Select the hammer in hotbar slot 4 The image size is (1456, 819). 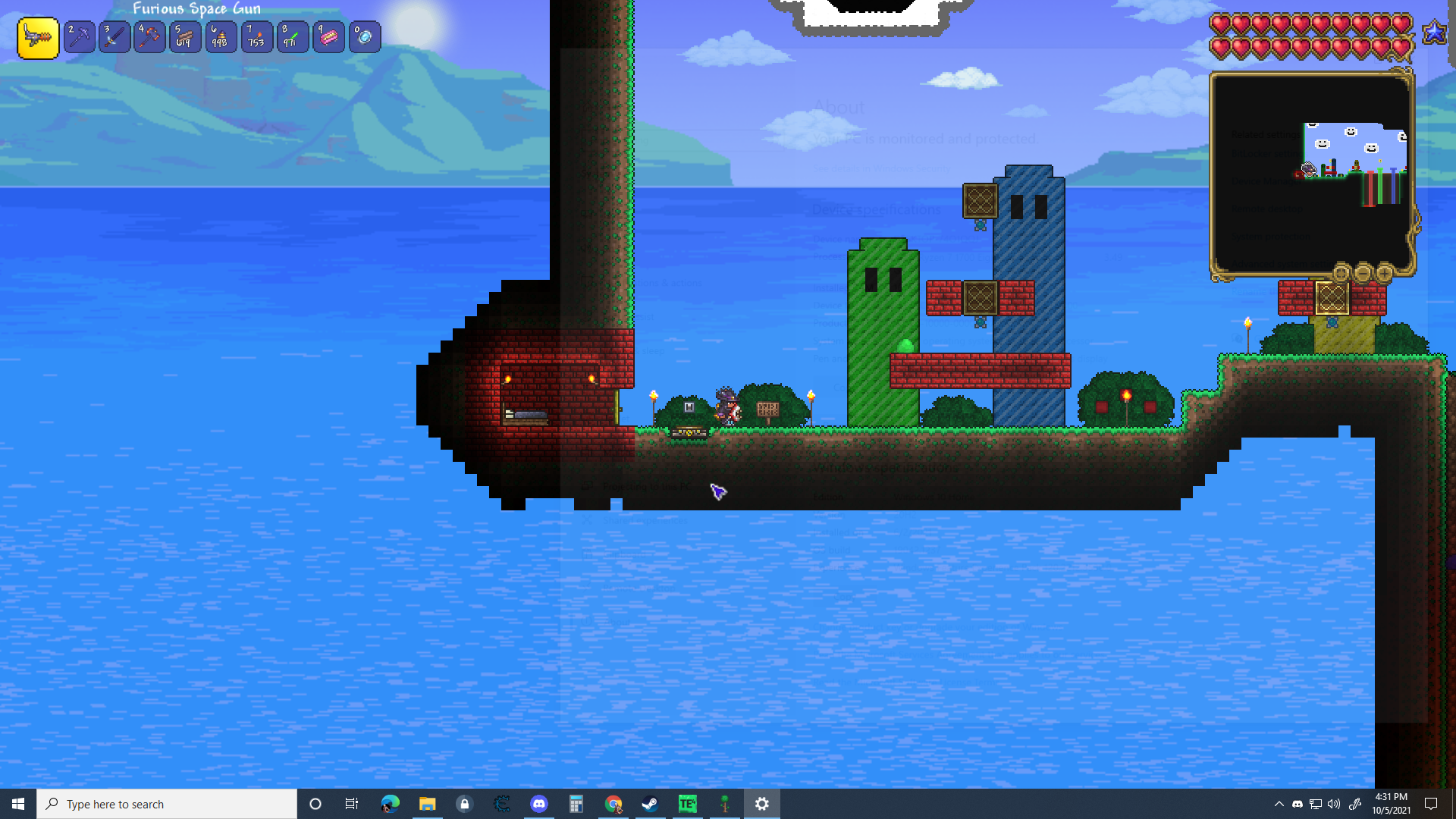(x=149, y=37)
